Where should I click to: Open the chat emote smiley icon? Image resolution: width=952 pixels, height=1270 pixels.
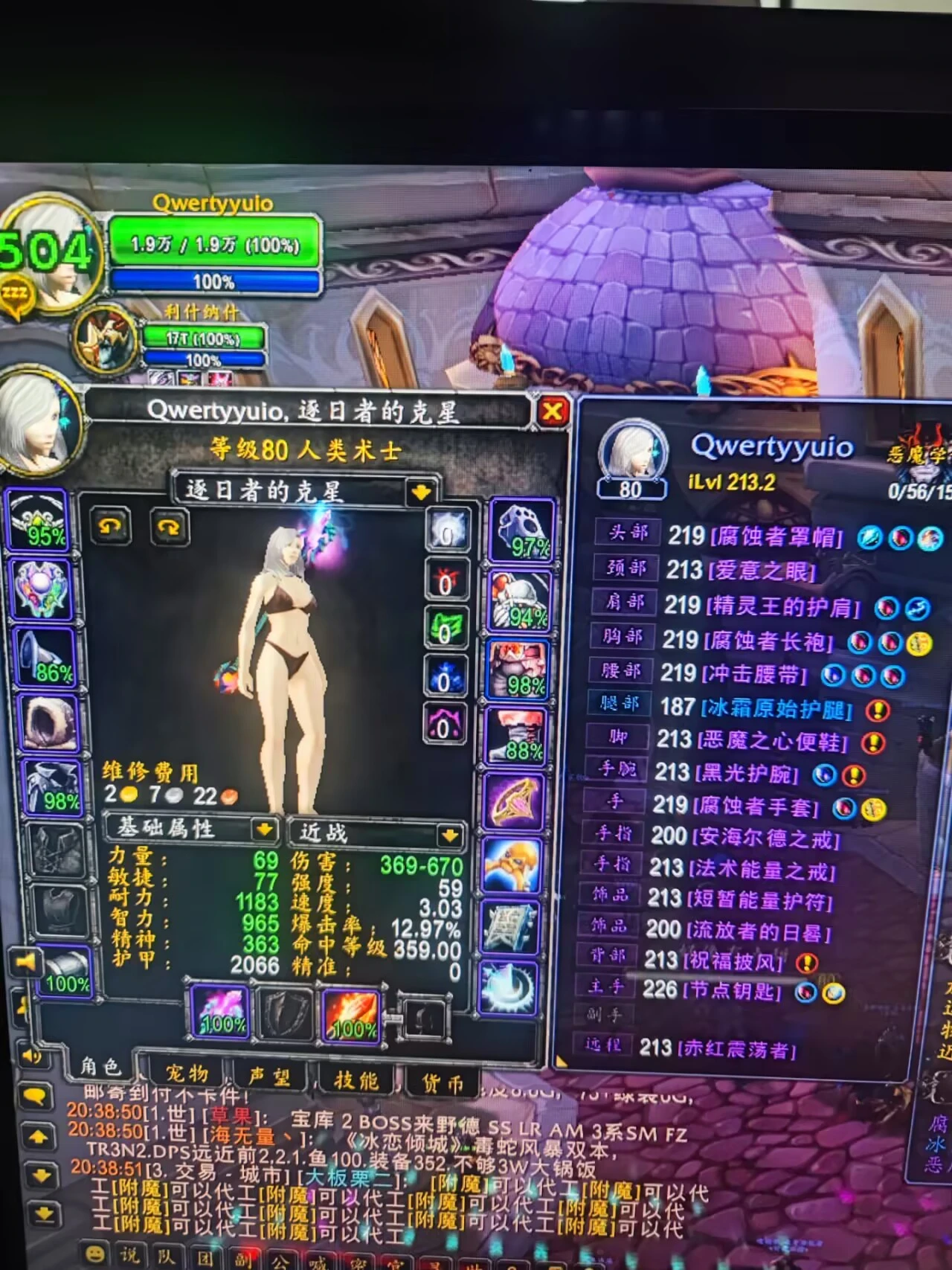coord(93,1254)
